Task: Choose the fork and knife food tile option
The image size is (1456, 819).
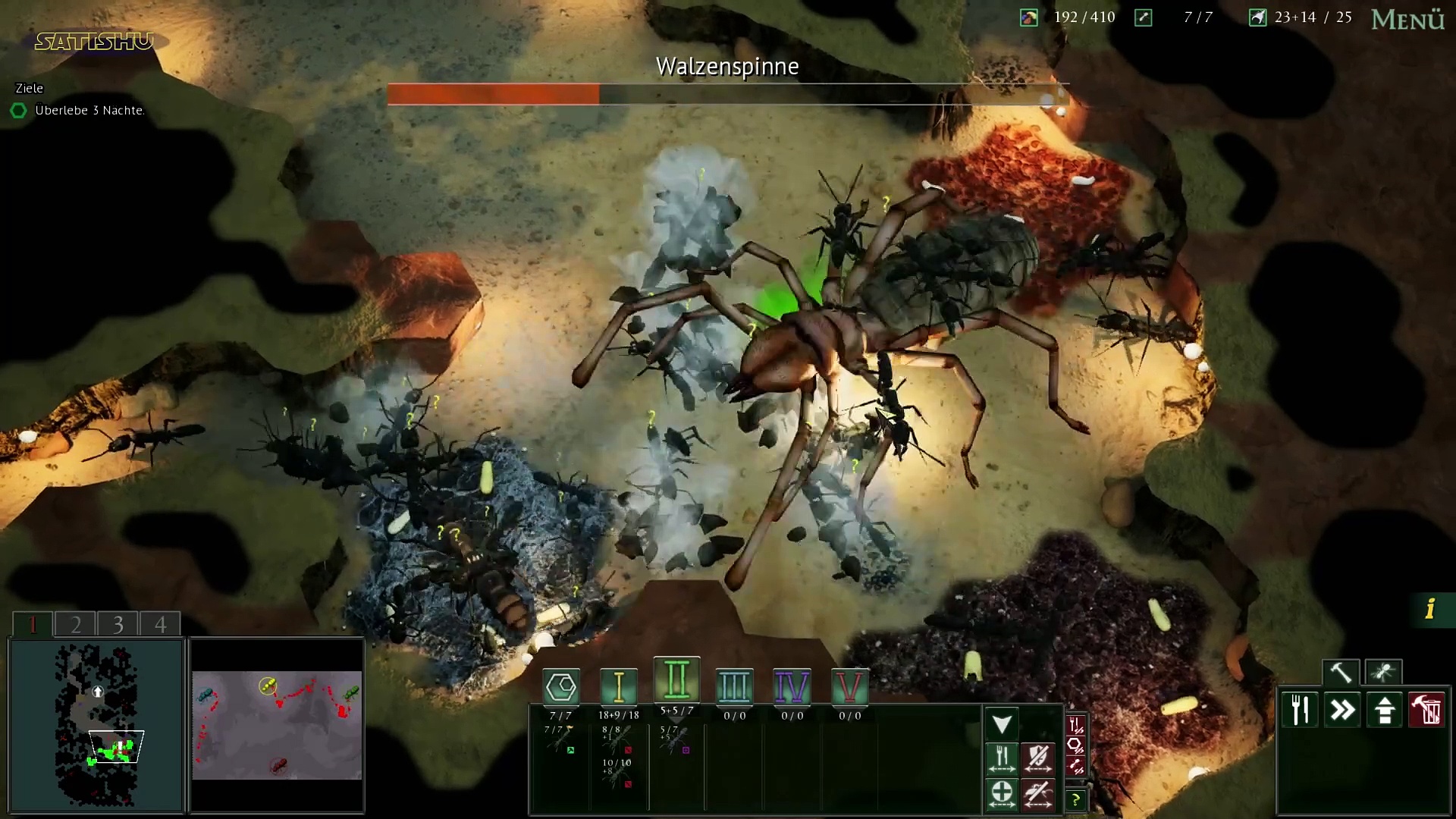Action: [1300, 711]
